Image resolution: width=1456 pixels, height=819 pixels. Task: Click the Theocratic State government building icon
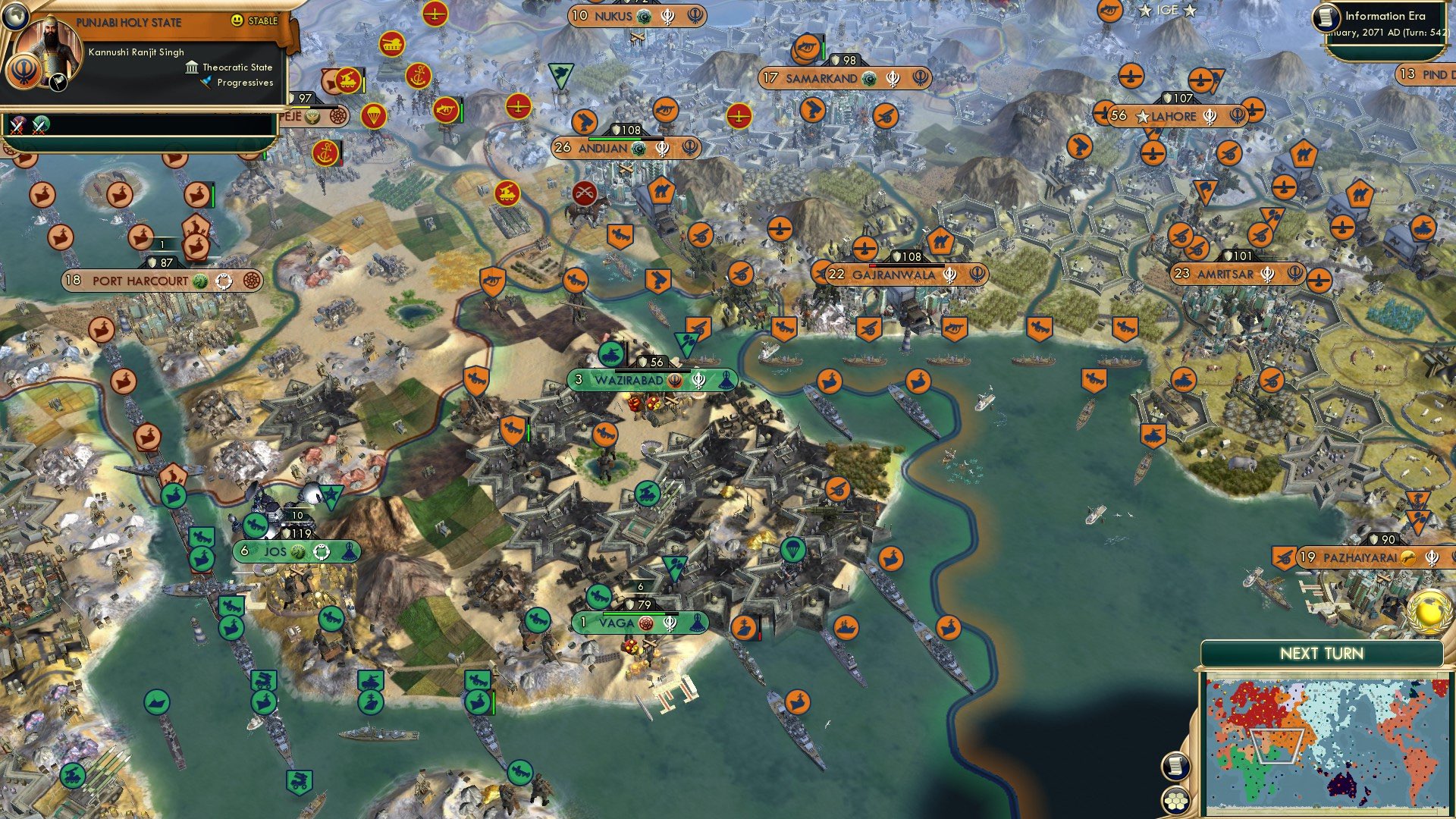pyautogui.click(x=190, y=67)
